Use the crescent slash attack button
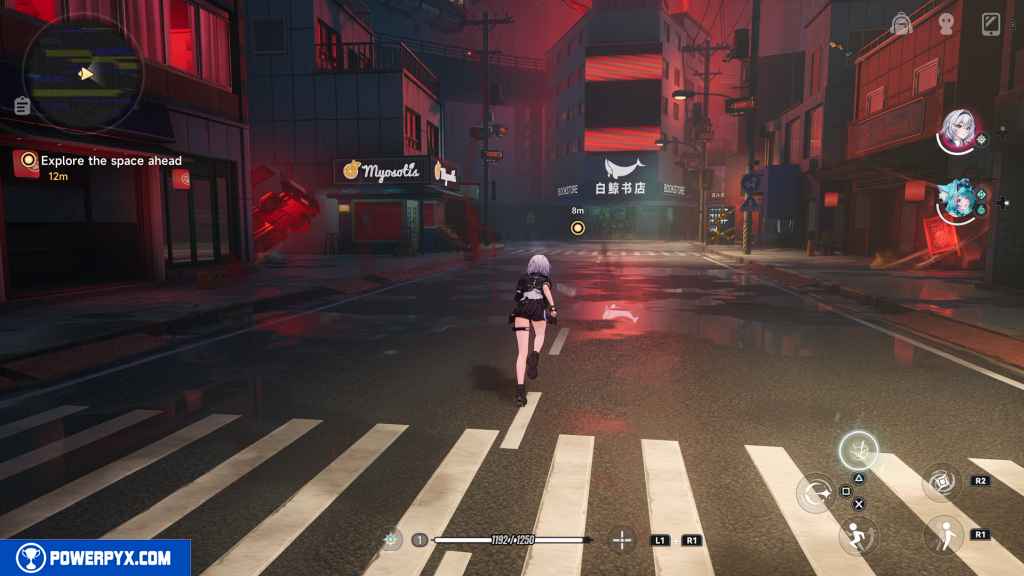This screenshot has height=576, width=1024. (x=816, y=492)
